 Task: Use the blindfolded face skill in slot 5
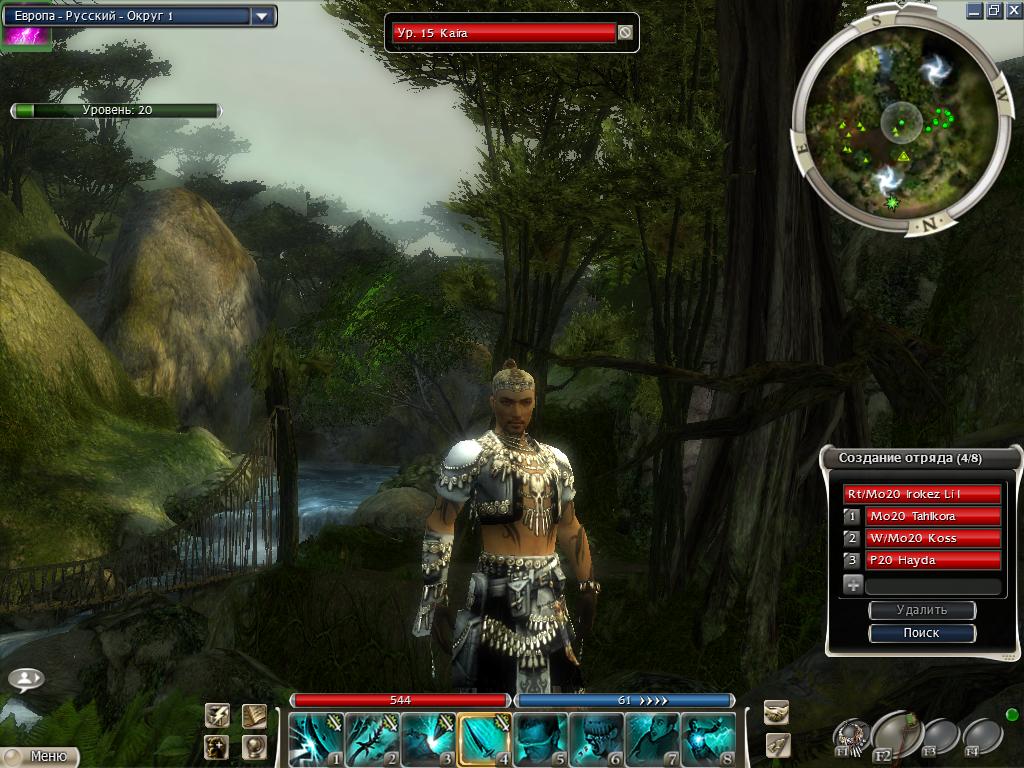(541, 740)
